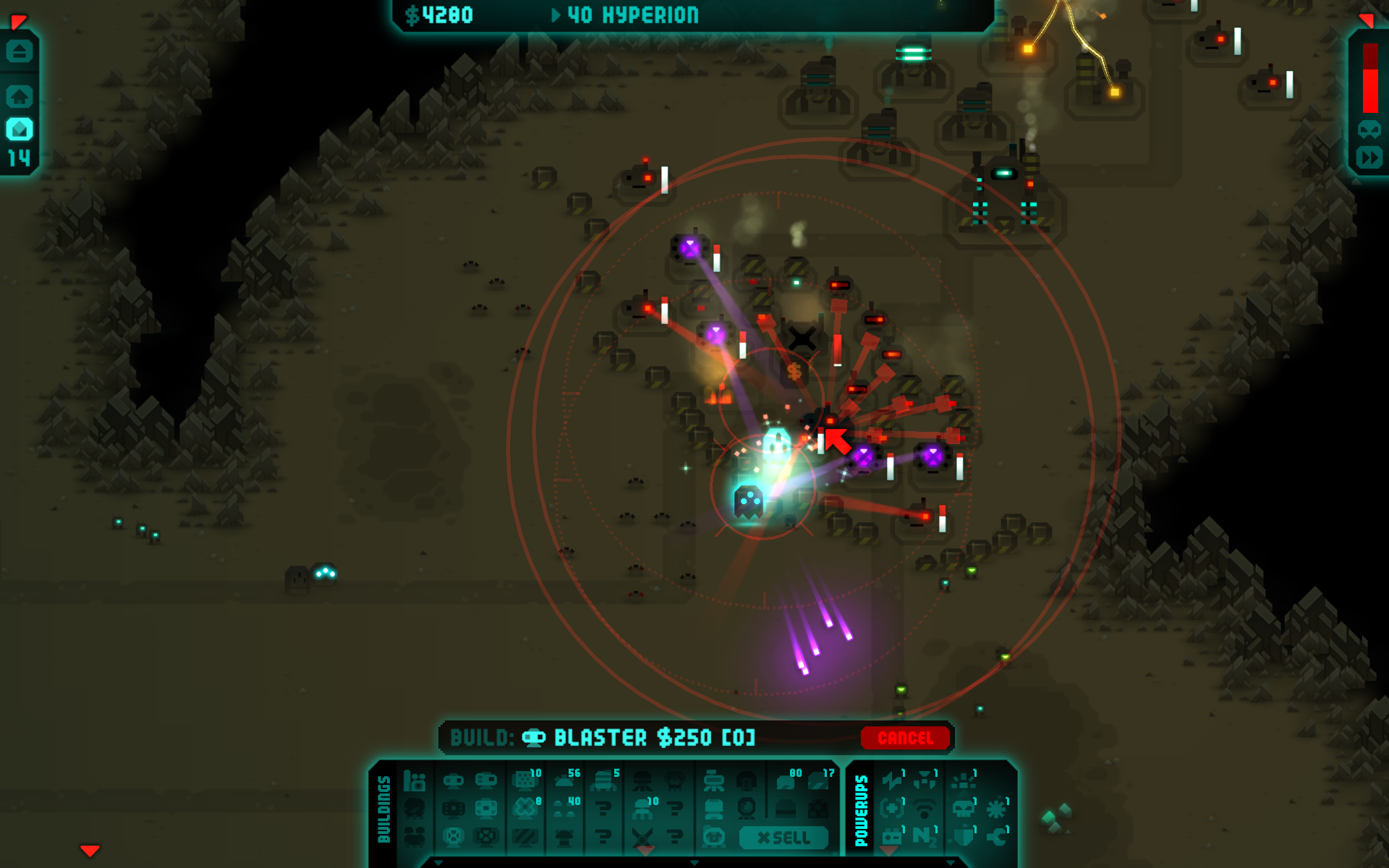Activate the medkit cross powerup
This screenshot has width=1389, height=868.
pyautogui.click(x=893, y=808)
